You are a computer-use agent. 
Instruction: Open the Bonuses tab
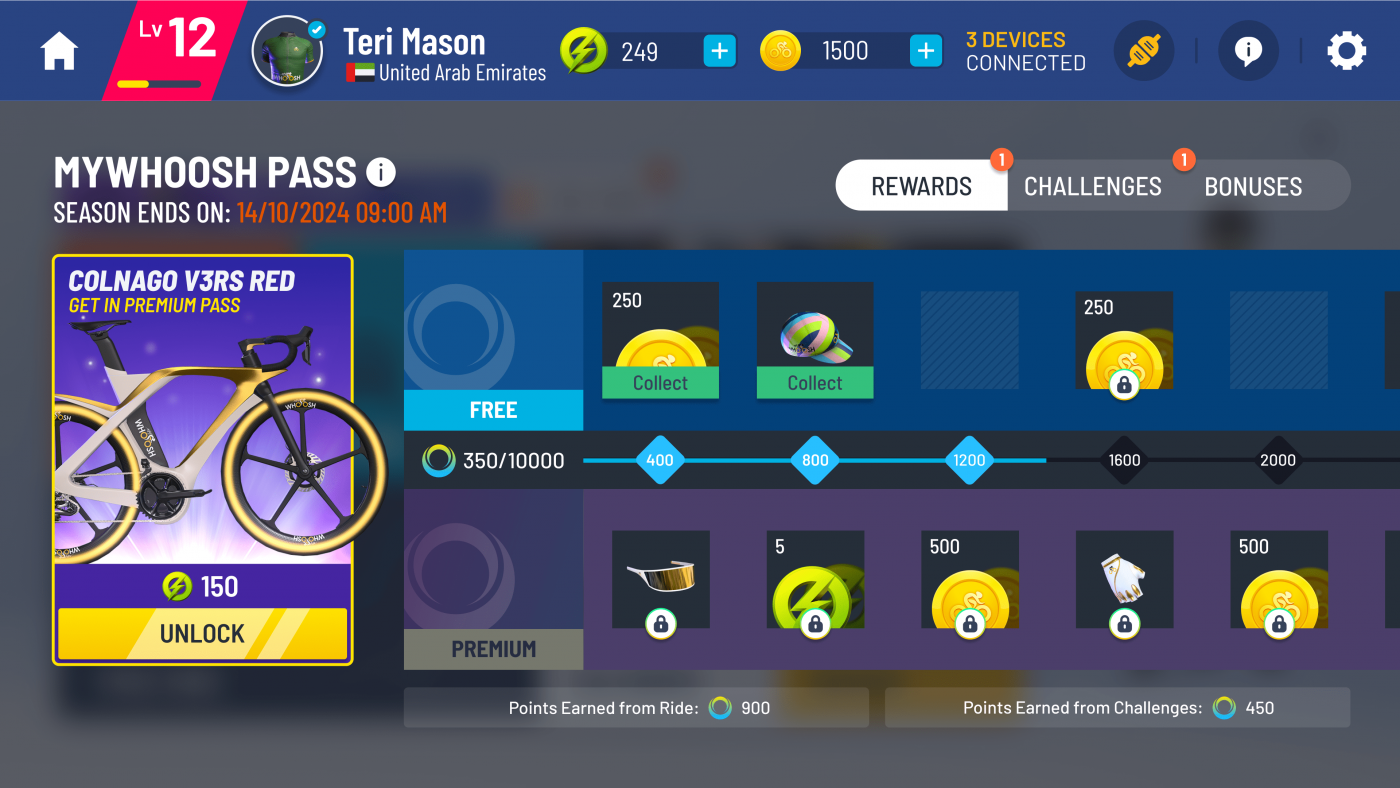[1253, 186]
